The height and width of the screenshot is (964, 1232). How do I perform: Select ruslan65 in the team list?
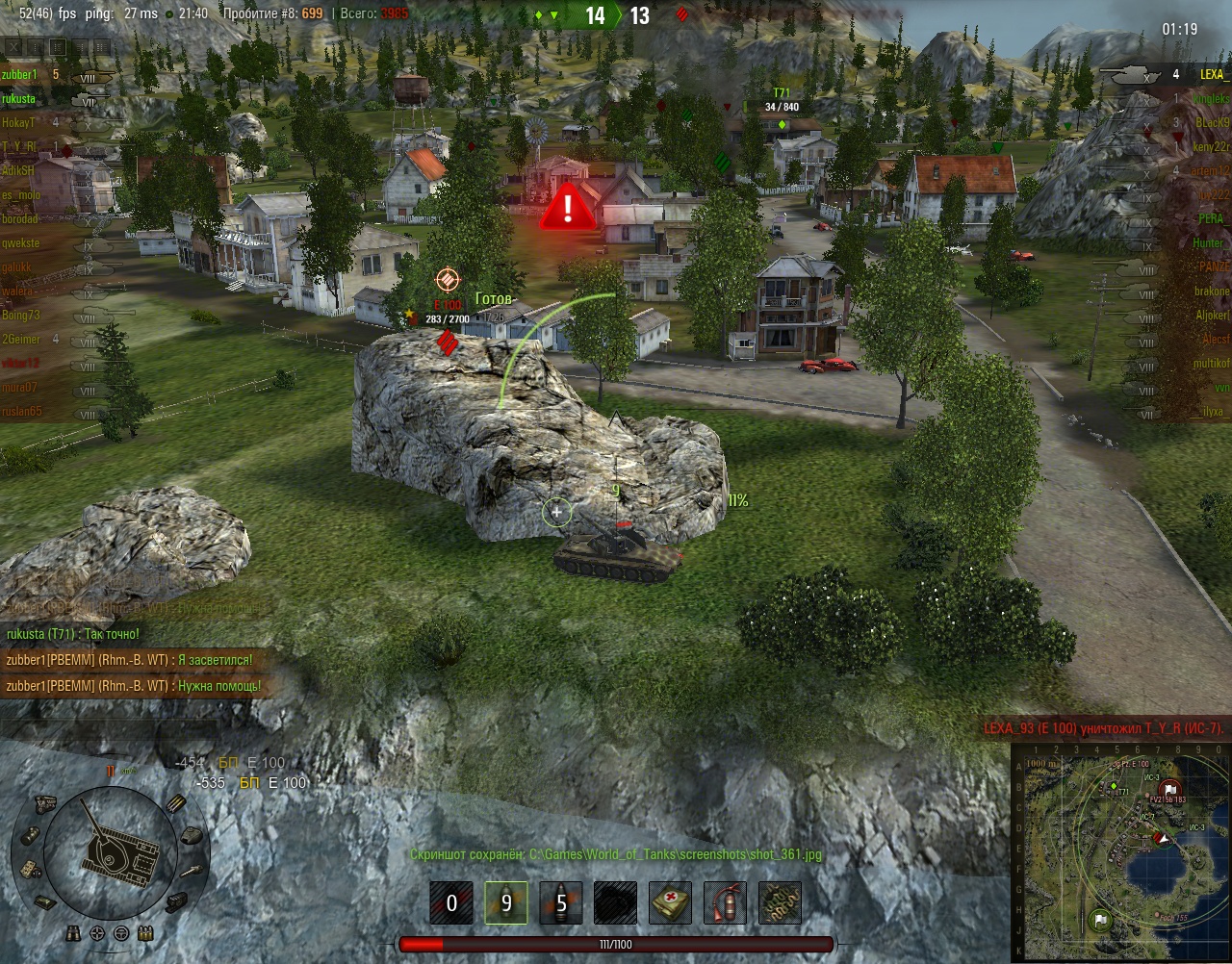[22, 412]
